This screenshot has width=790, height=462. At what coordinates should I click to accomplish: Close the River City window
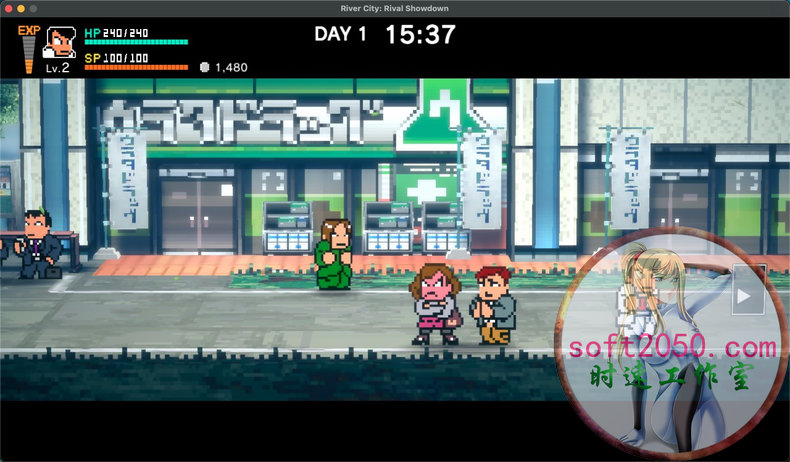point(9,8)
